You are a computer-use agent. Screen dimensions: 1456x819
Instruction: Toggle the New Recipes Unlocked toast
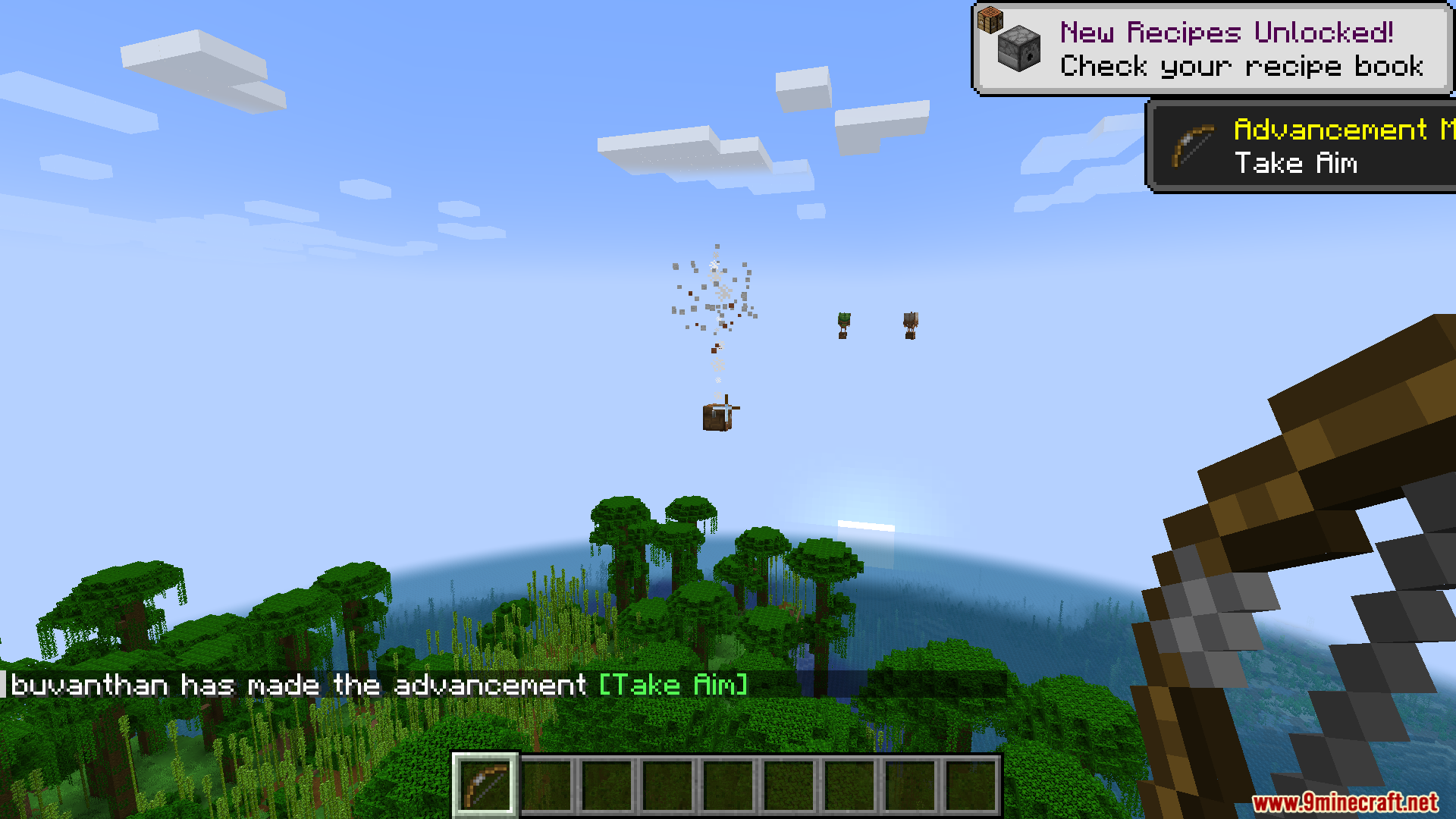(1213, 48)
